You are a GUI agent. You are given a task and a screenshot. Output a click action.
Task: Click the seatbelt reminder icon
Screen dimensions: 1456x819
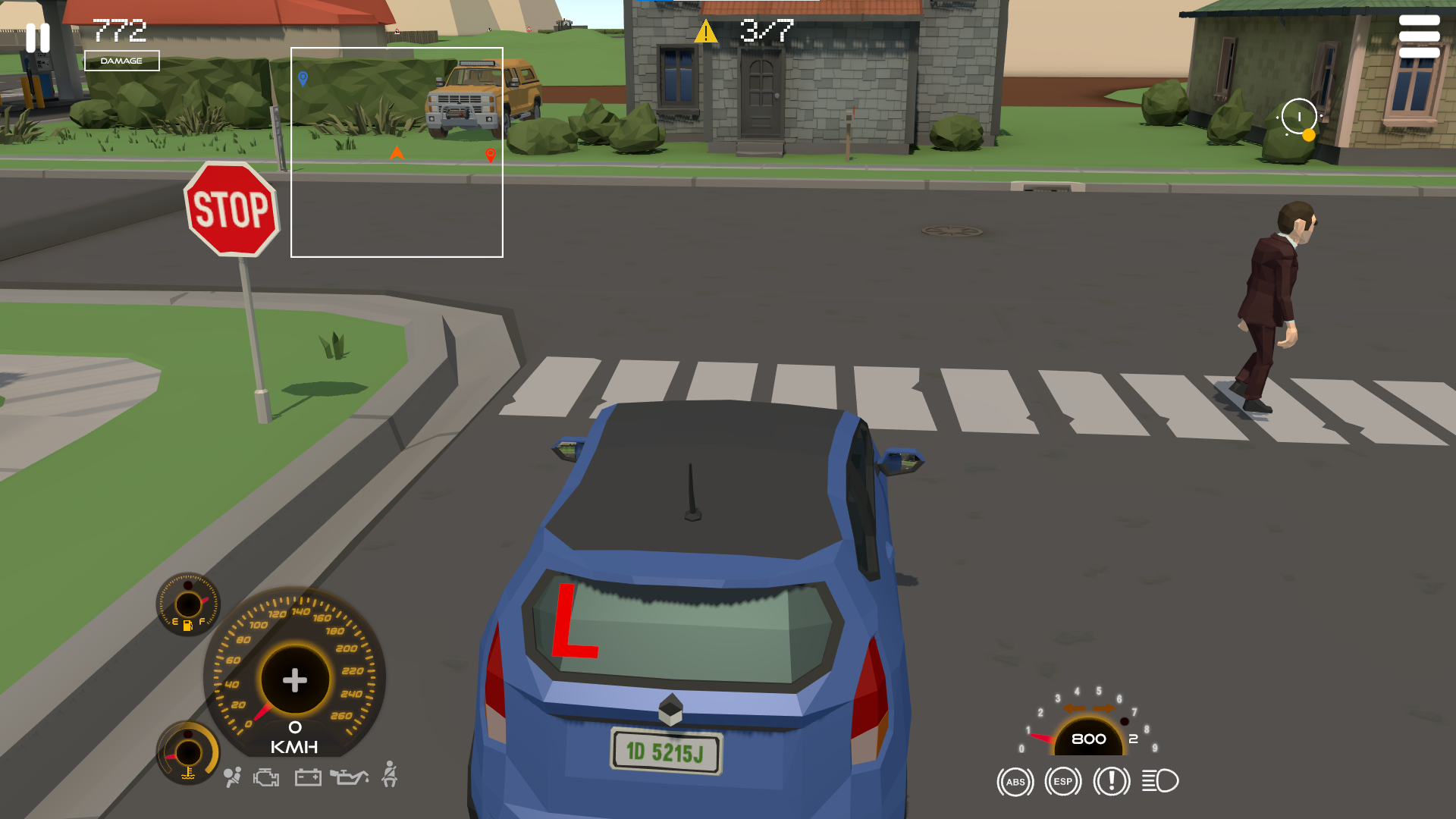pyautogui.click(x=389, y=775)
